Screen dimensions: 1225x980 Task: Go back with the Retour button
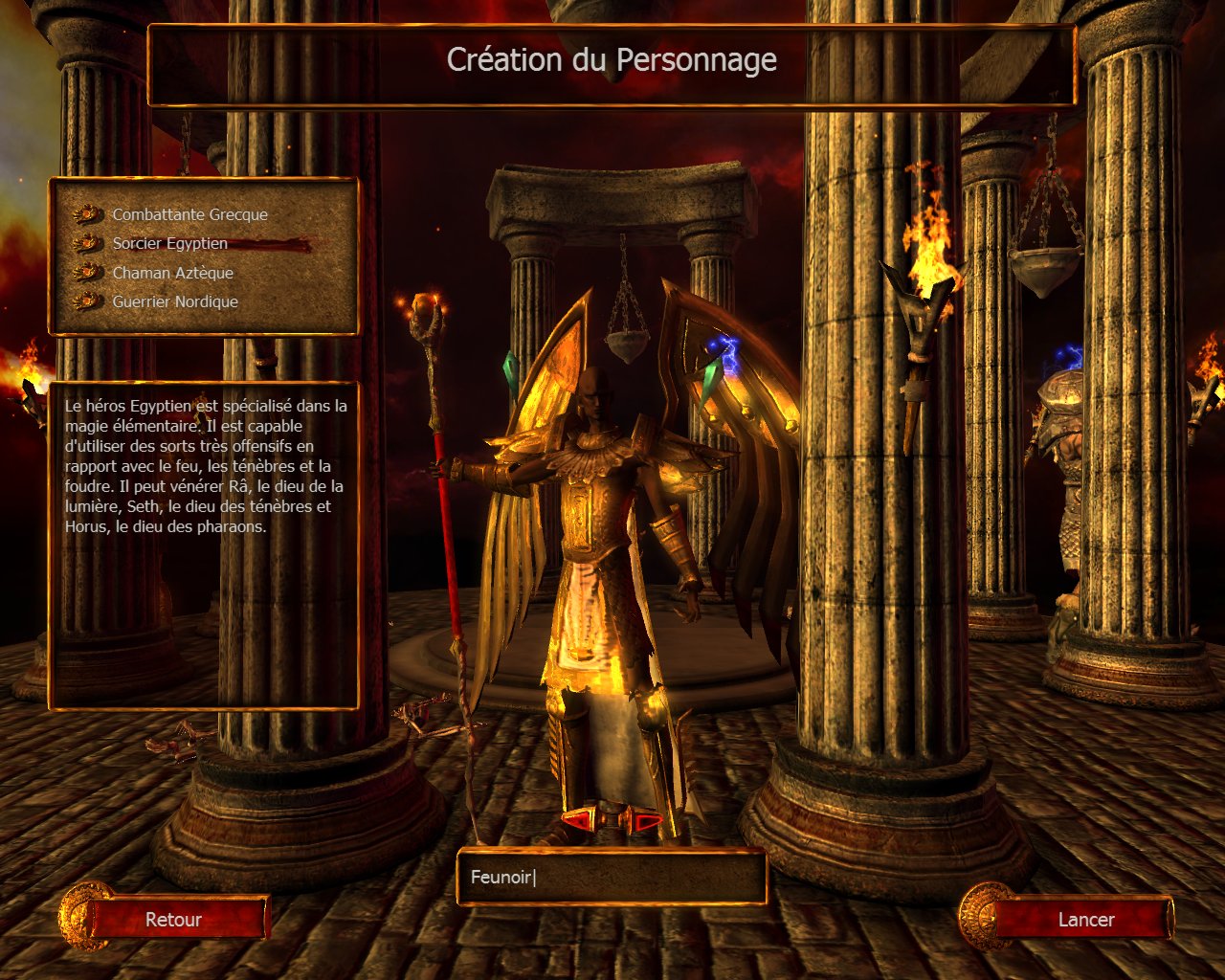(x=174, y=920)
